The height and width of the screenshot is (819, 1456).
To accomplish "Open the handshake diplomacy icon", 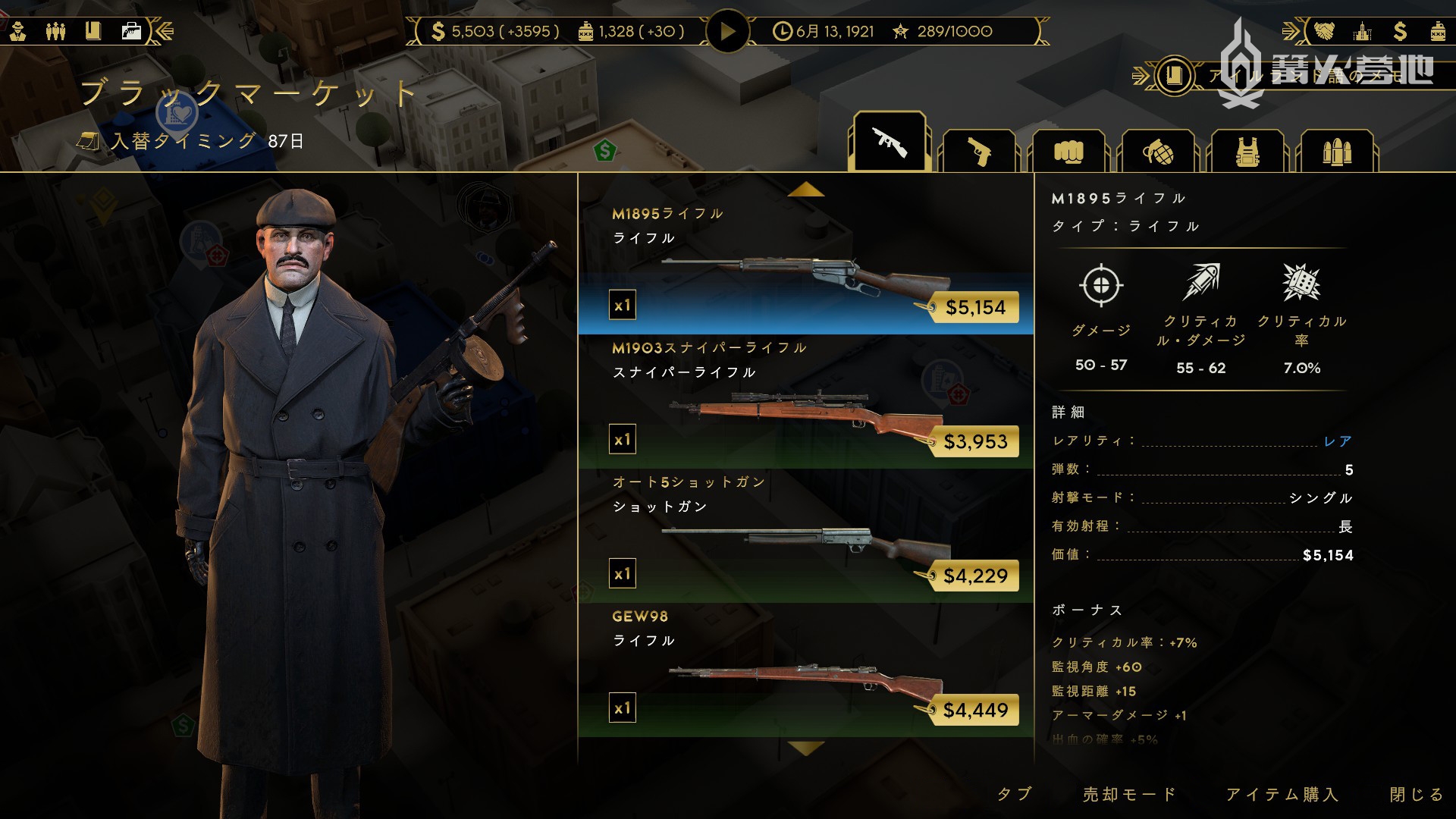I will (x=1323, y=31).
